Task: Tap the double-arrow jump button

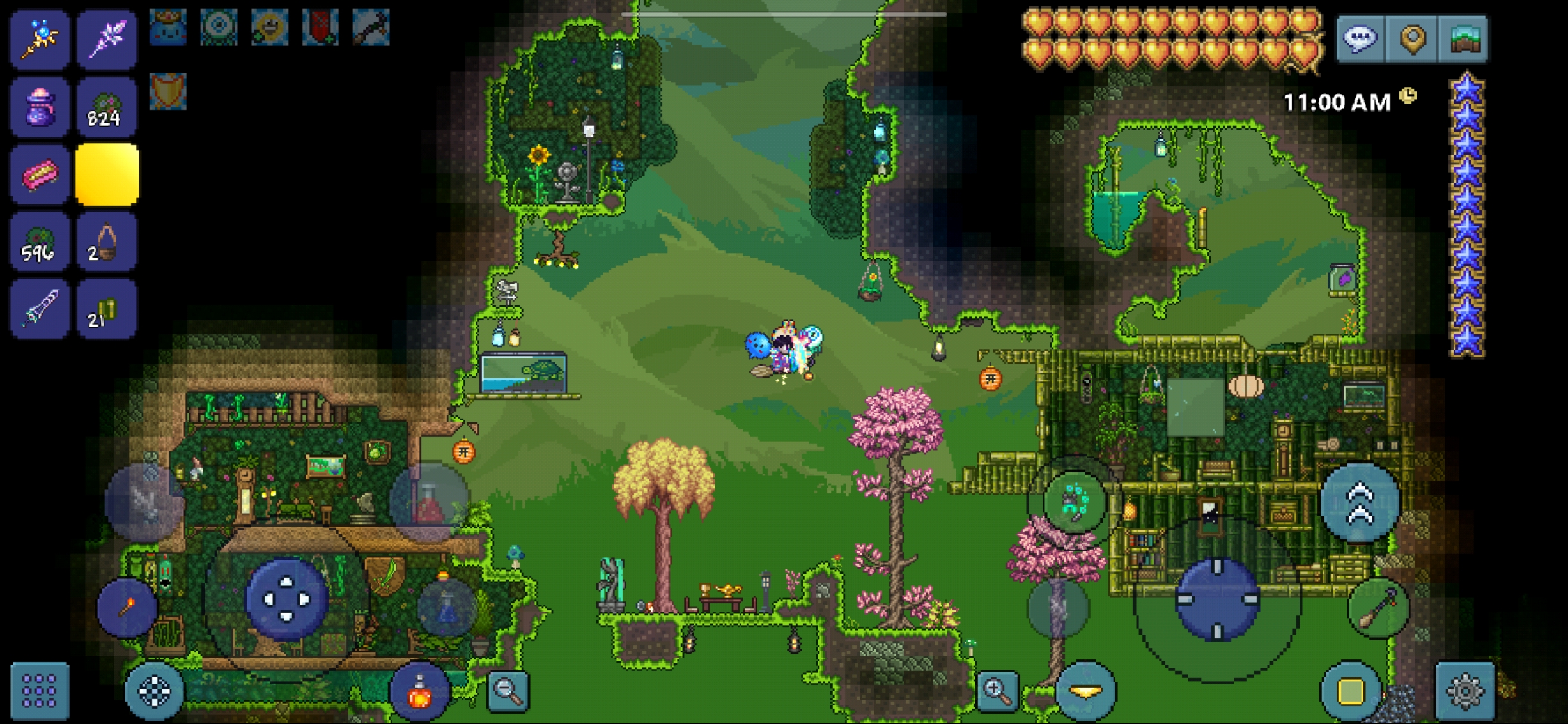Action: [x=1360, y=503]
